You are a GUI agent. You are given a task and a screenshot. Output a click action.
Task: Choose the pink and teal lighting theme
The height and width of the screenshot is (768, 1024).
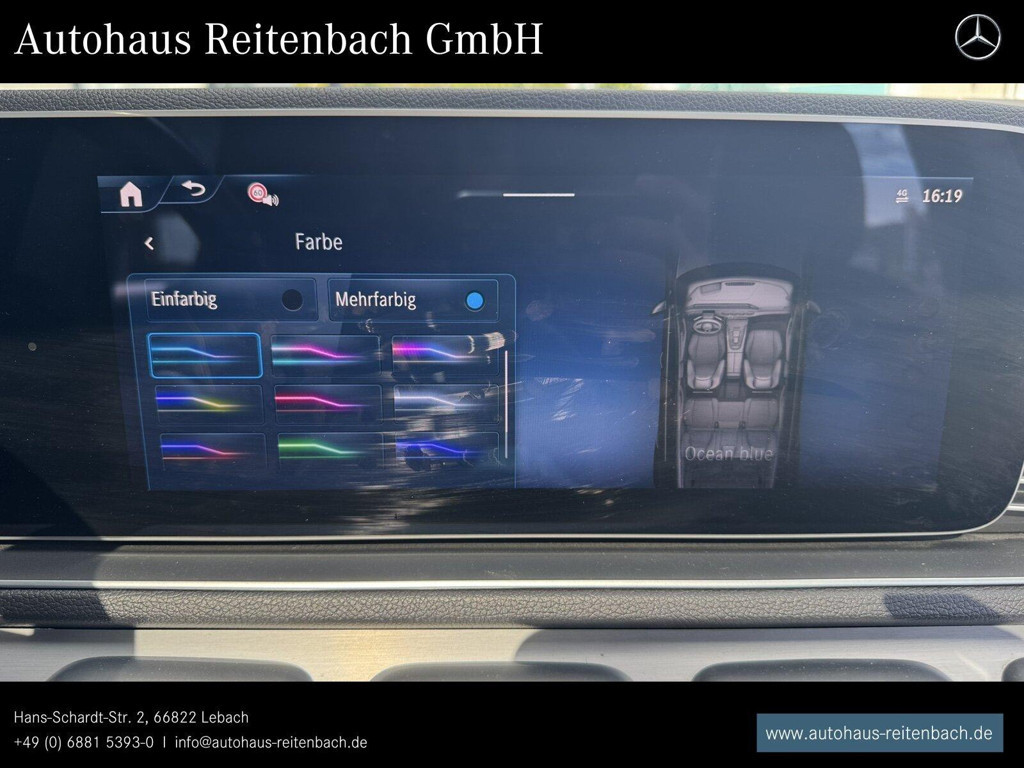[x=326, y=355]
